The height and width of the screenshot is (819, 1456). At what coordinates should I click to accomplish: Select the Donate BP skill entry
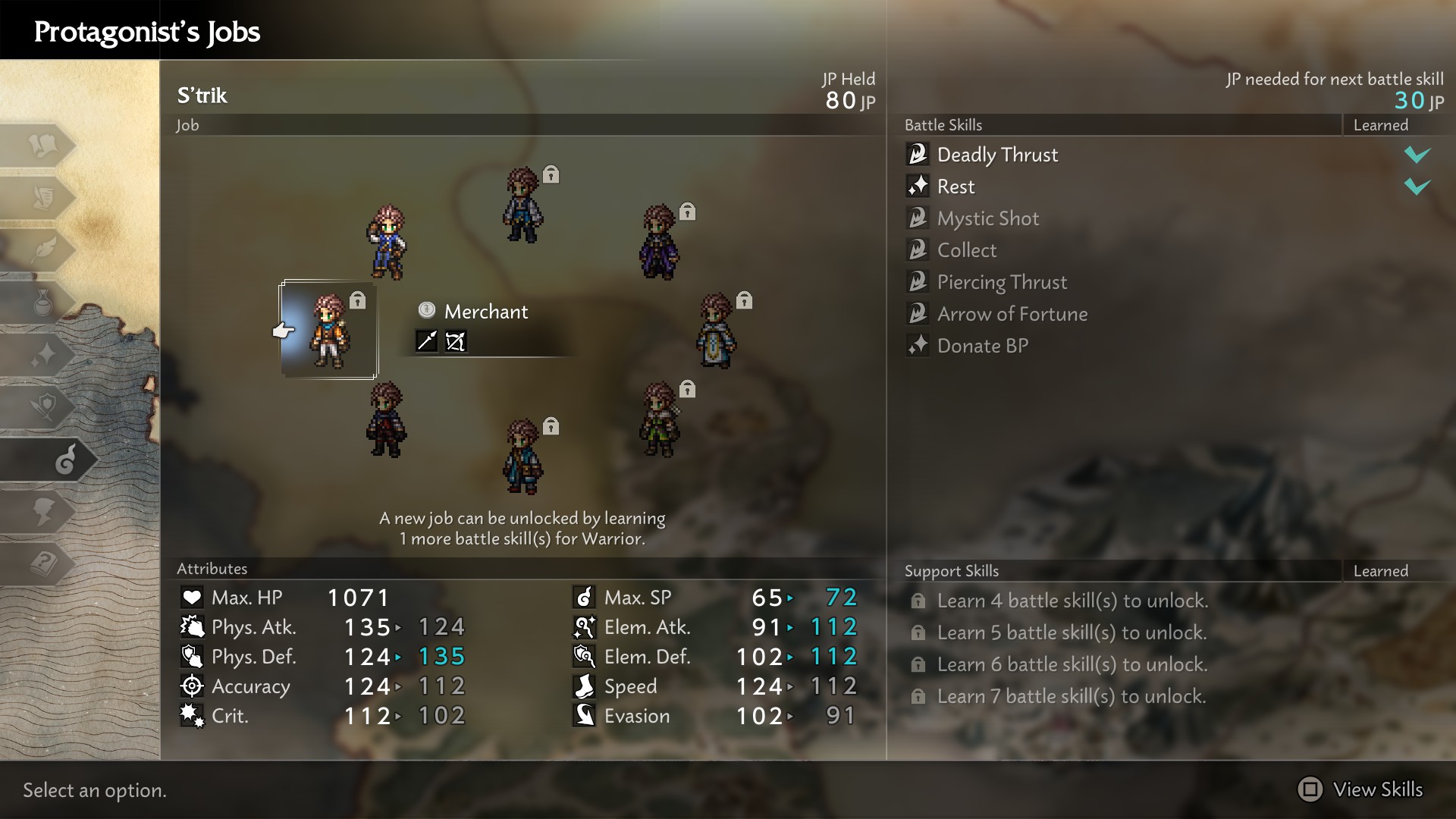click(982, 346)
